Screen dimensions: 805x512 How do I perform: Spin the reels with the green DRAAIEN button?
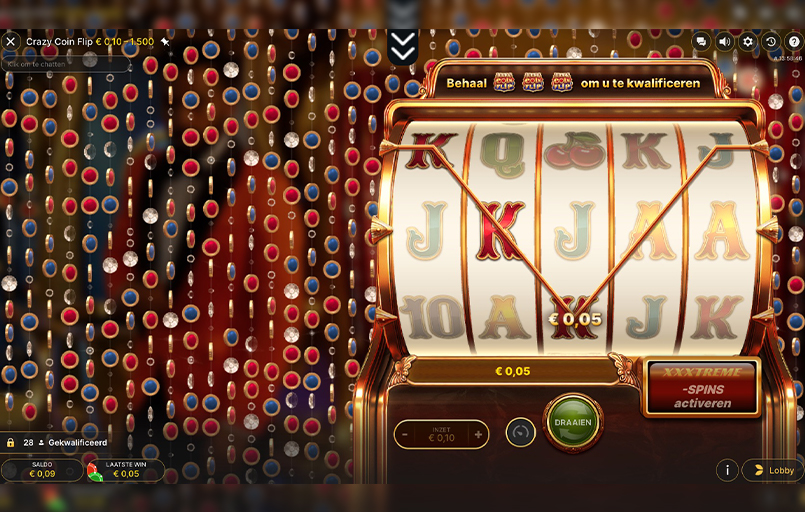pos(573,422)
